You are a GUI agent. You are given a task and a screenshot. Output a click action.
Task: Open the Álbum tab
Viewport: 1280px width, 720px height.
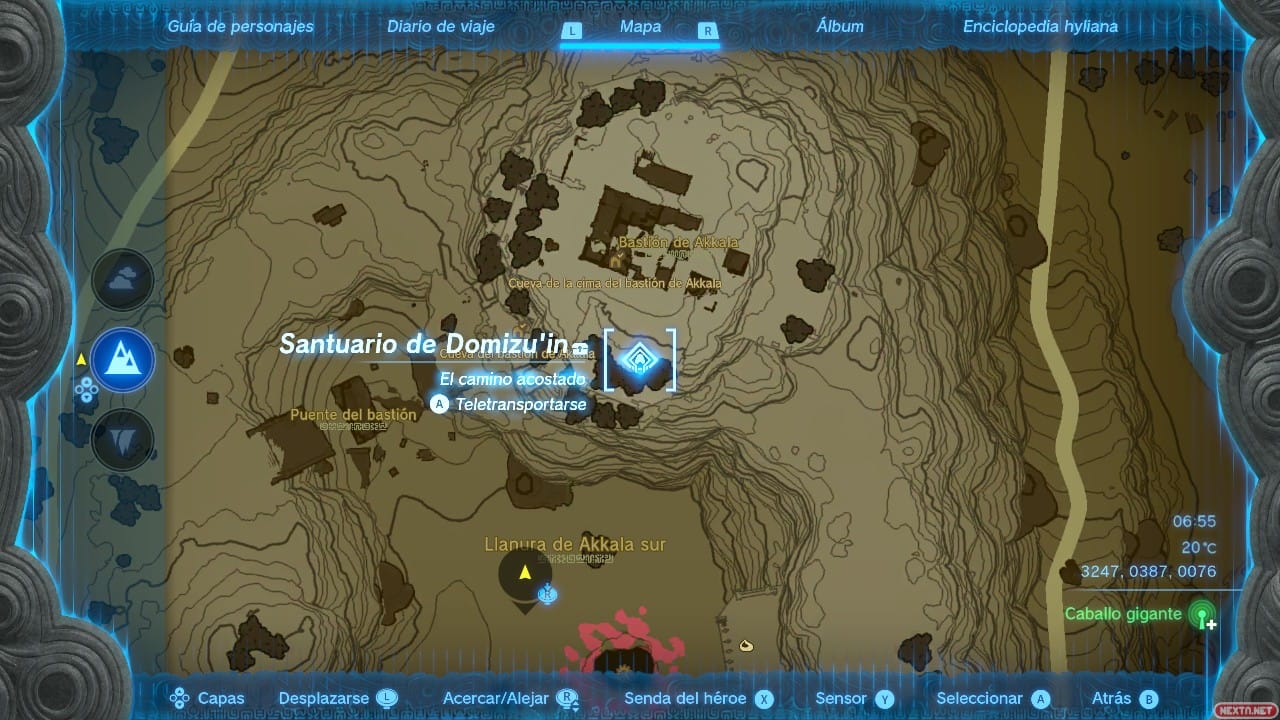click(x=840, y=27)
